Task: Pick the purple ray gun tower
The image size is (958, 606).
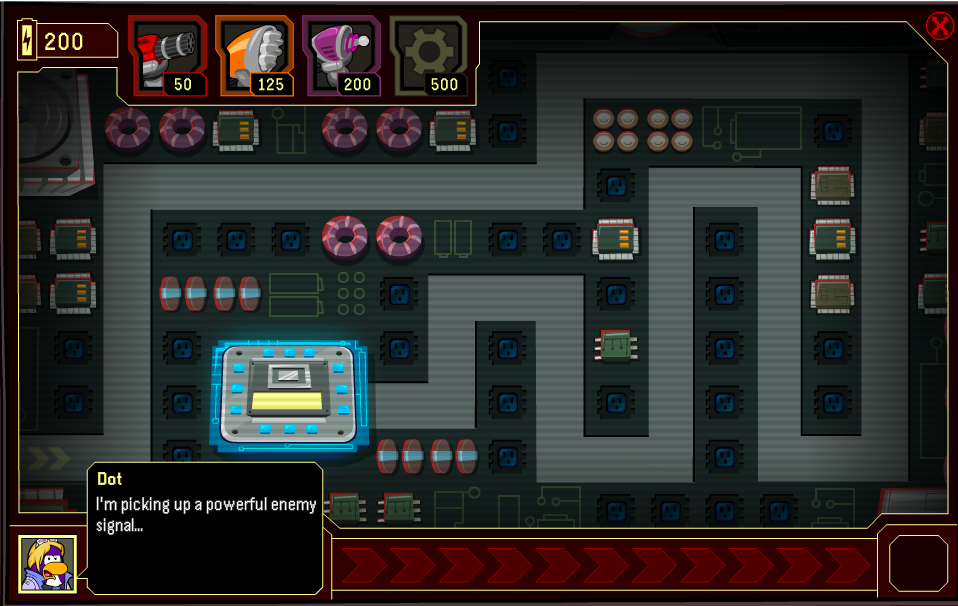Action: coord(342,56)
